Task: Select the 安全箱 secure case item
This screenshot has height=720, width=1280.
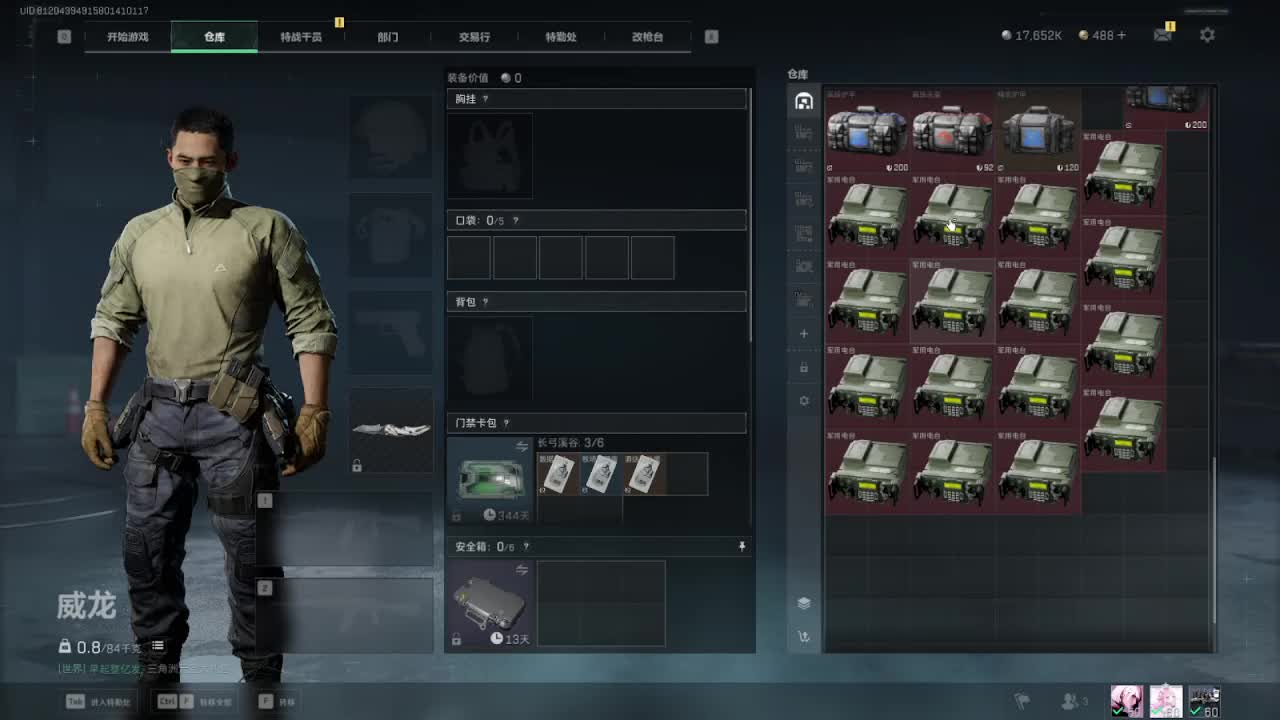Action: [490, 600]
